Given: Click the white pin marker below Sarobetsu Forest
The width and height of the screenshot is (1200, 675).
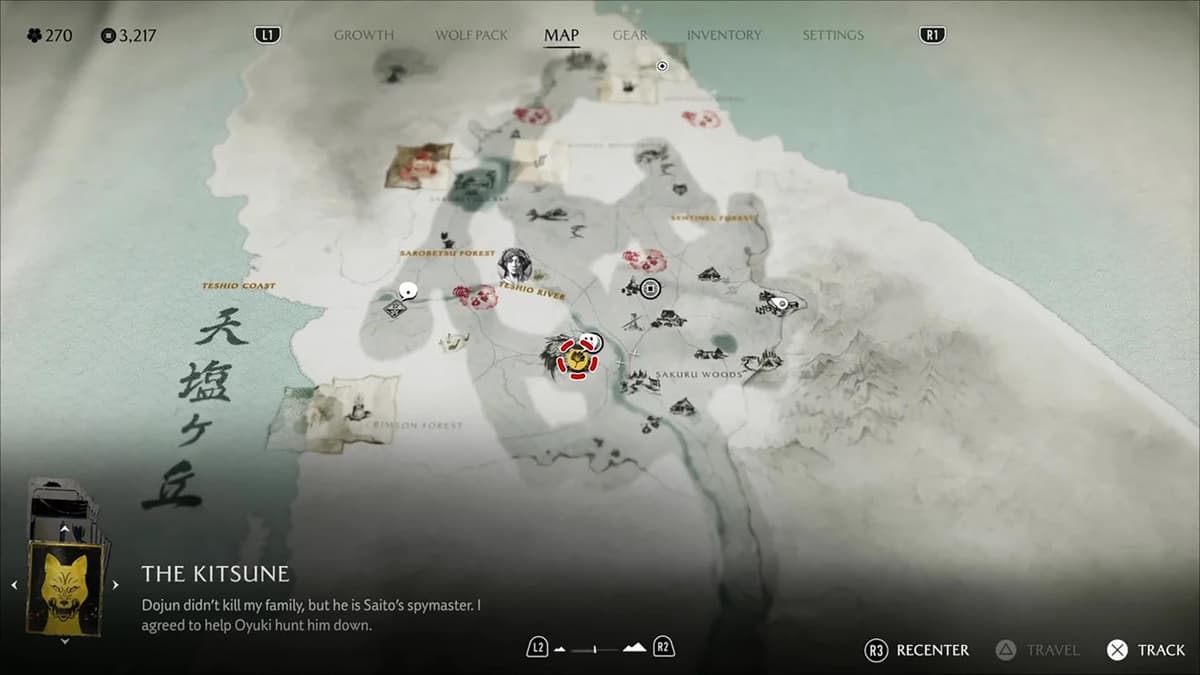Looking at the screenshot, I should pos(407,292).
